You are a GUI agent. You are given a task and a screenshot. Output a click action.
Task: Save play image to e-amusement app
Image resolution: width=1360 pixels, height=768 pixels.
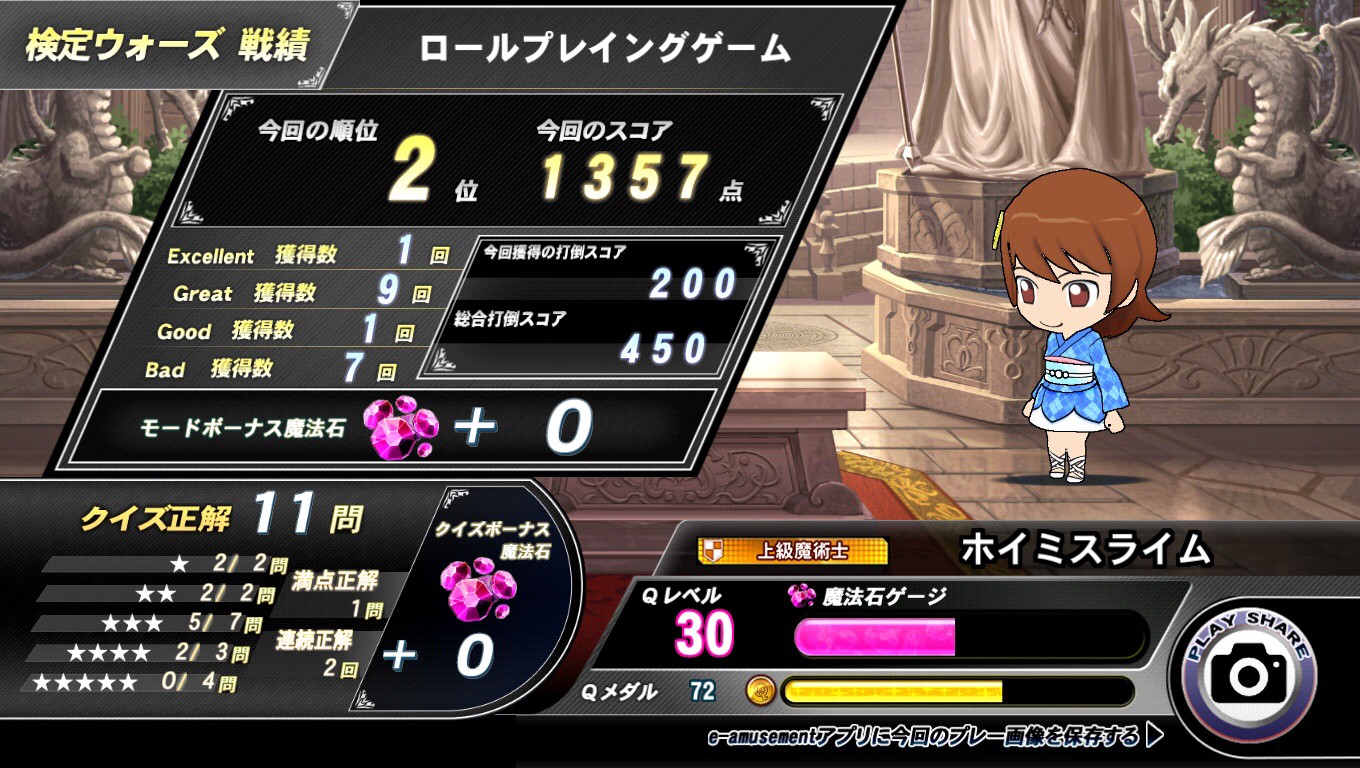tap(933, 738)
